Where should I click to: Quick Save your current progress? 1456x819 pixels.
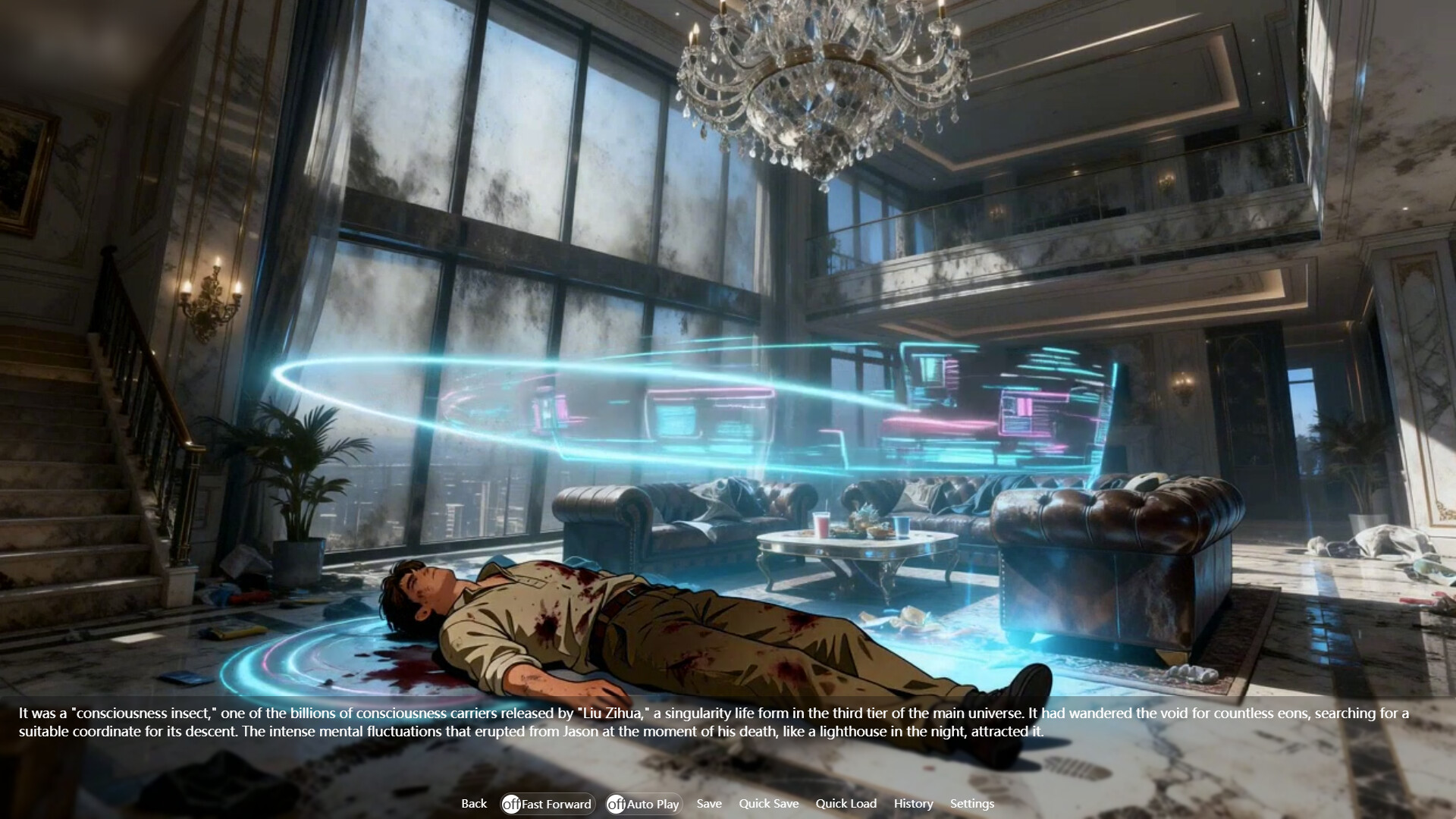(x=769, y=804)
